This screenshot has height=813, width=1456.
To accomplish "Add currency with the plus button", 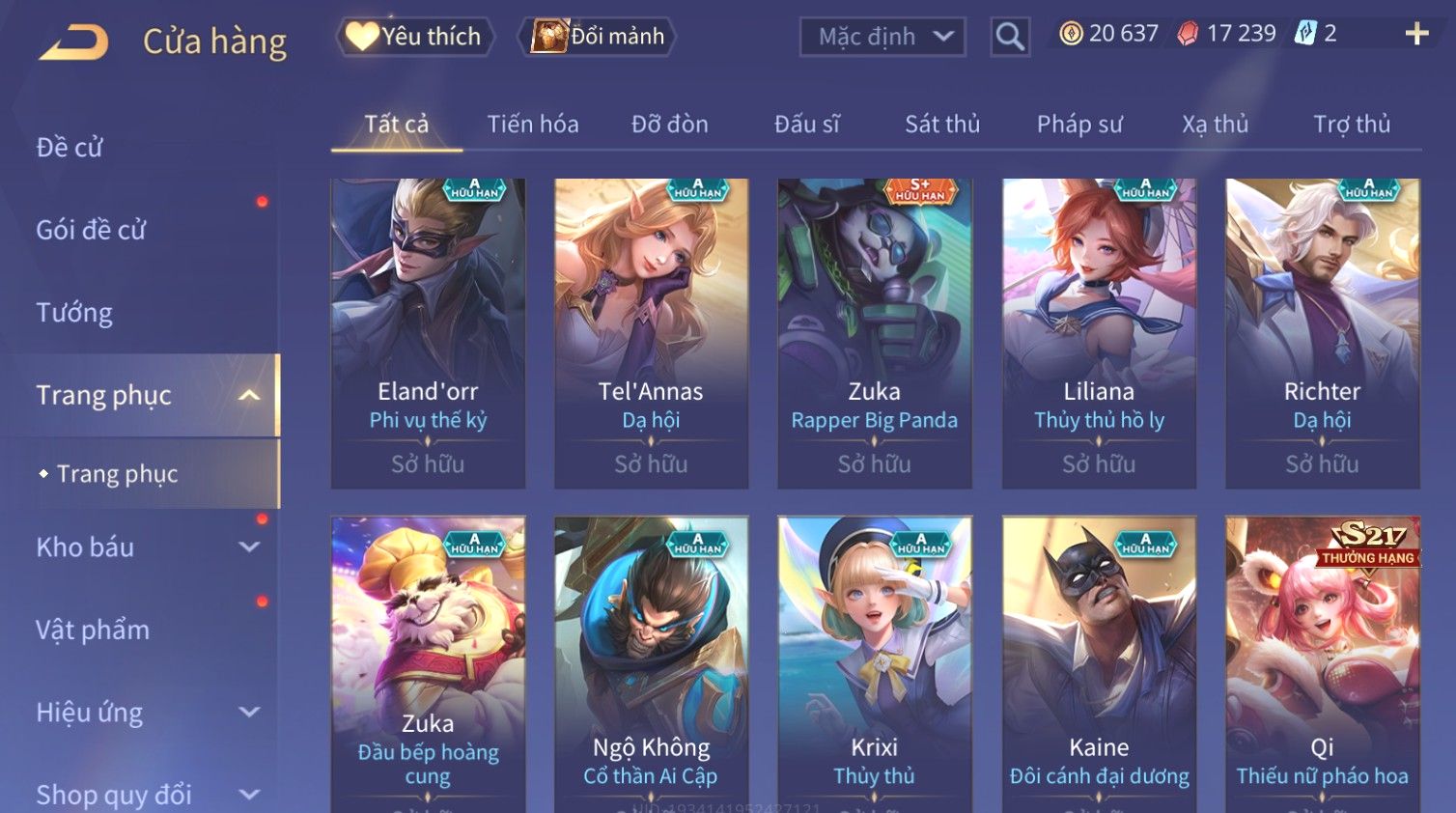I will [1416, 34].
